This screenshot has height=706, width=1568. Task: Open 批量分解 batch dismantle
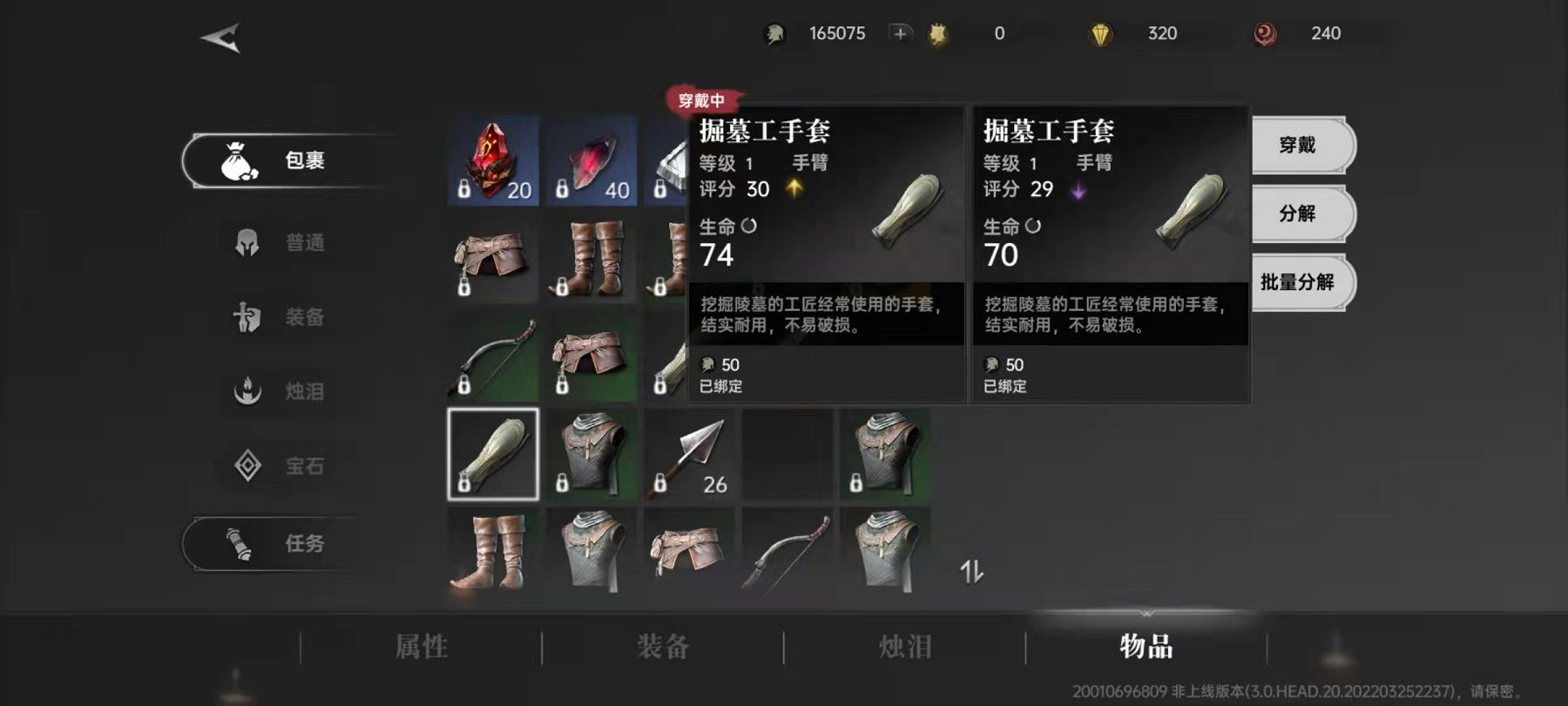point(1298,282)
